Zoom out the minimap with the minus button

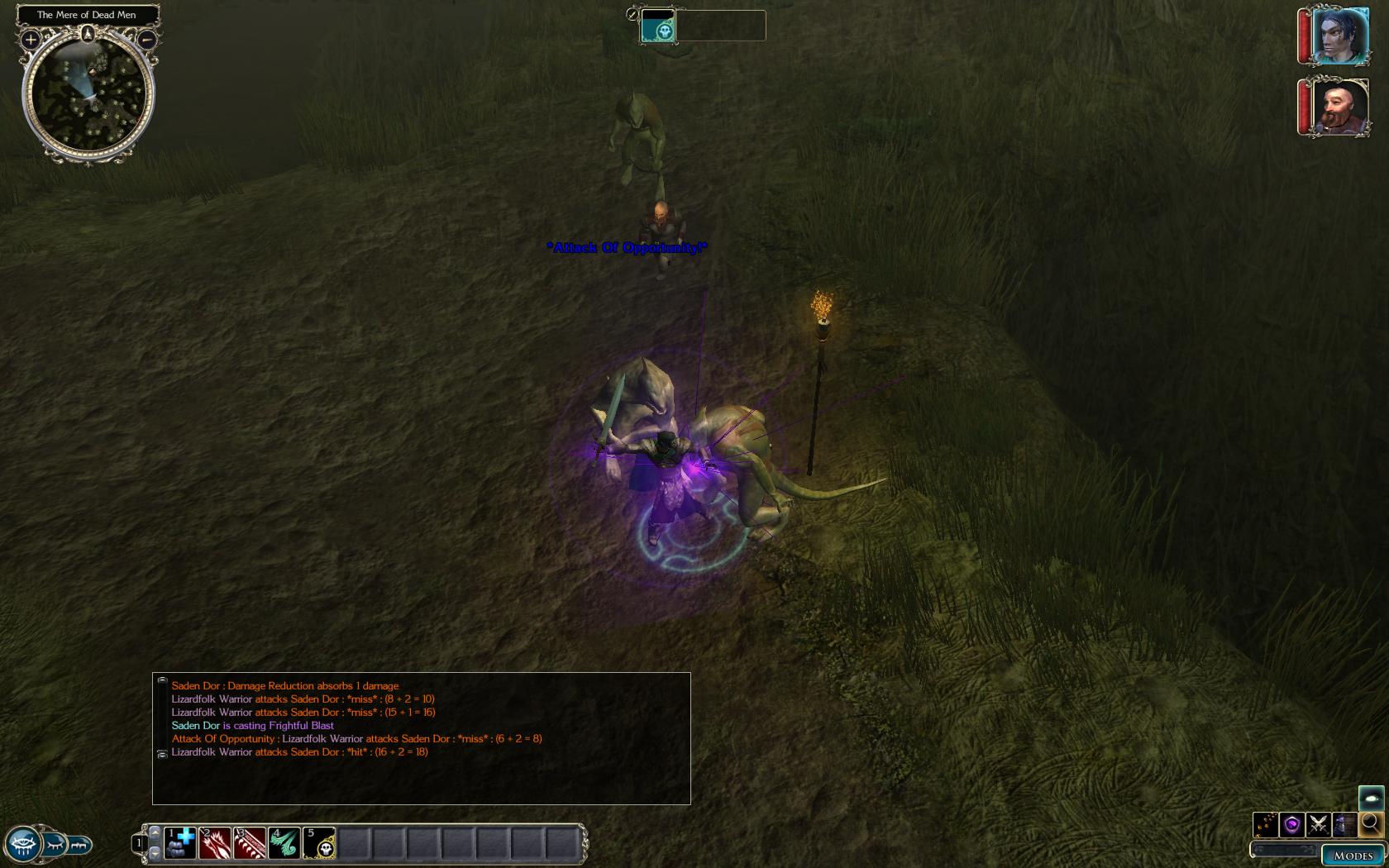point(146,39)
